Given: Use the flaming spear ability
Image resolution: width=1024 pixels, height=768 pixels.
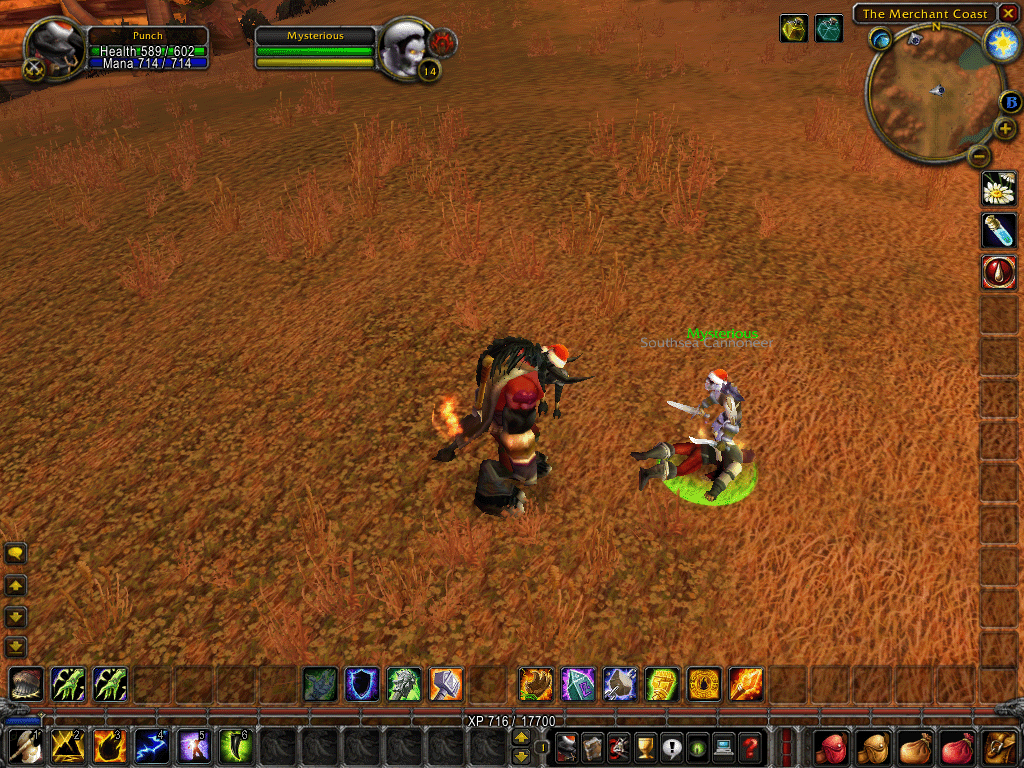Looking at the screenshot, I should [746, 685].
